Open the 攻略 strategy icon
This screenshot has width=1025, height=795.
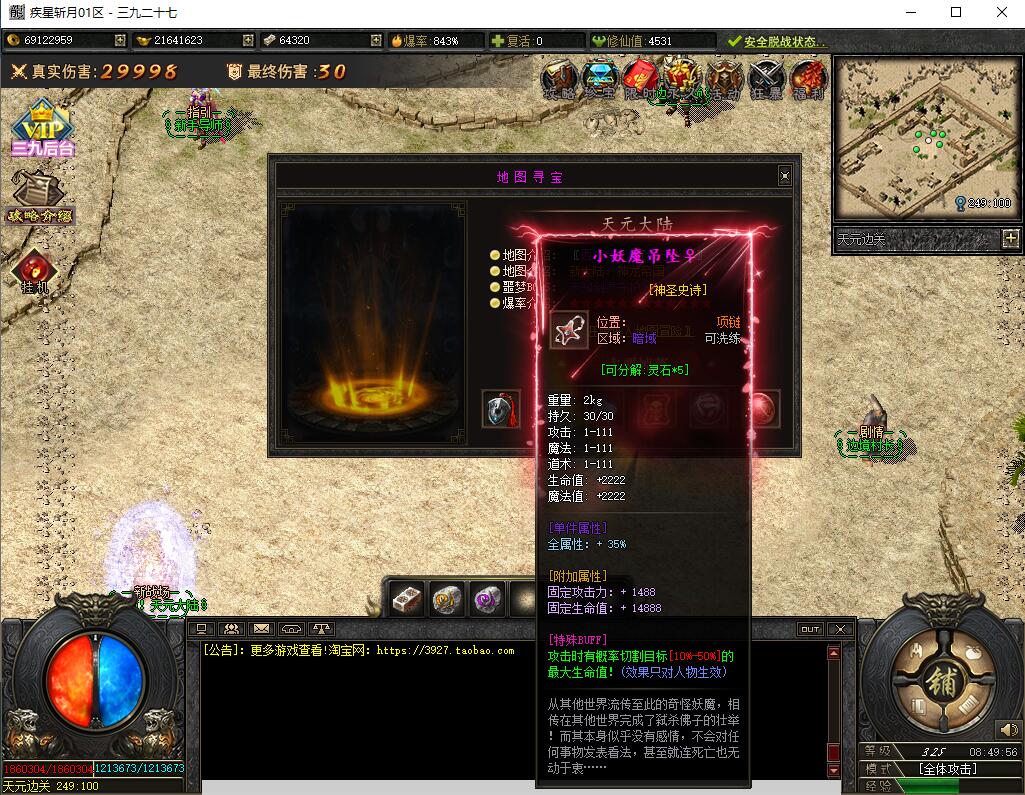(561, 78)
